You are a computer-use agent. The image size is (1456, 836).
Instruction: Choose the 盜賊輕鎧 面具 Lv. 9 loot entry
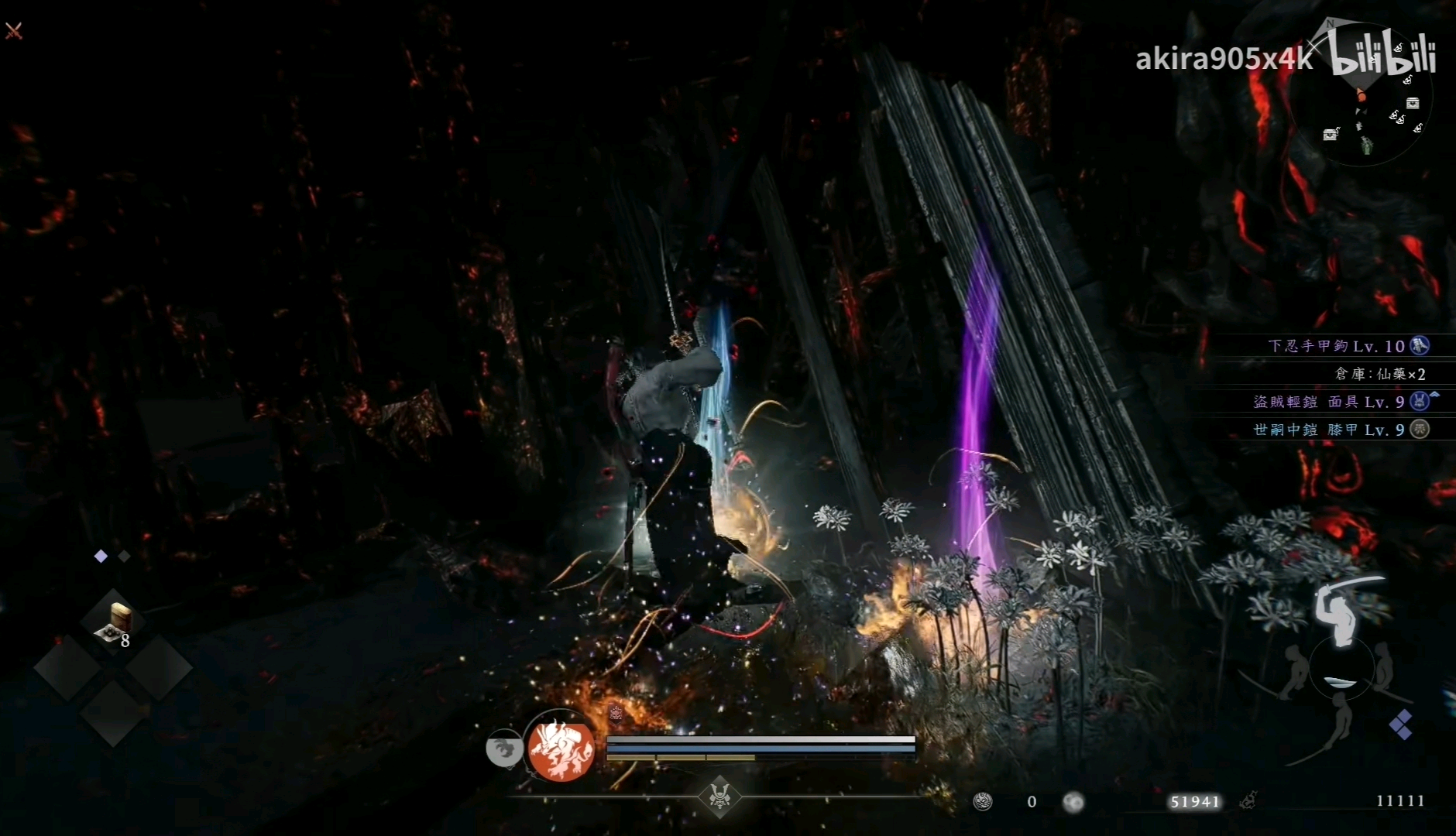[x=1340, y=402]
